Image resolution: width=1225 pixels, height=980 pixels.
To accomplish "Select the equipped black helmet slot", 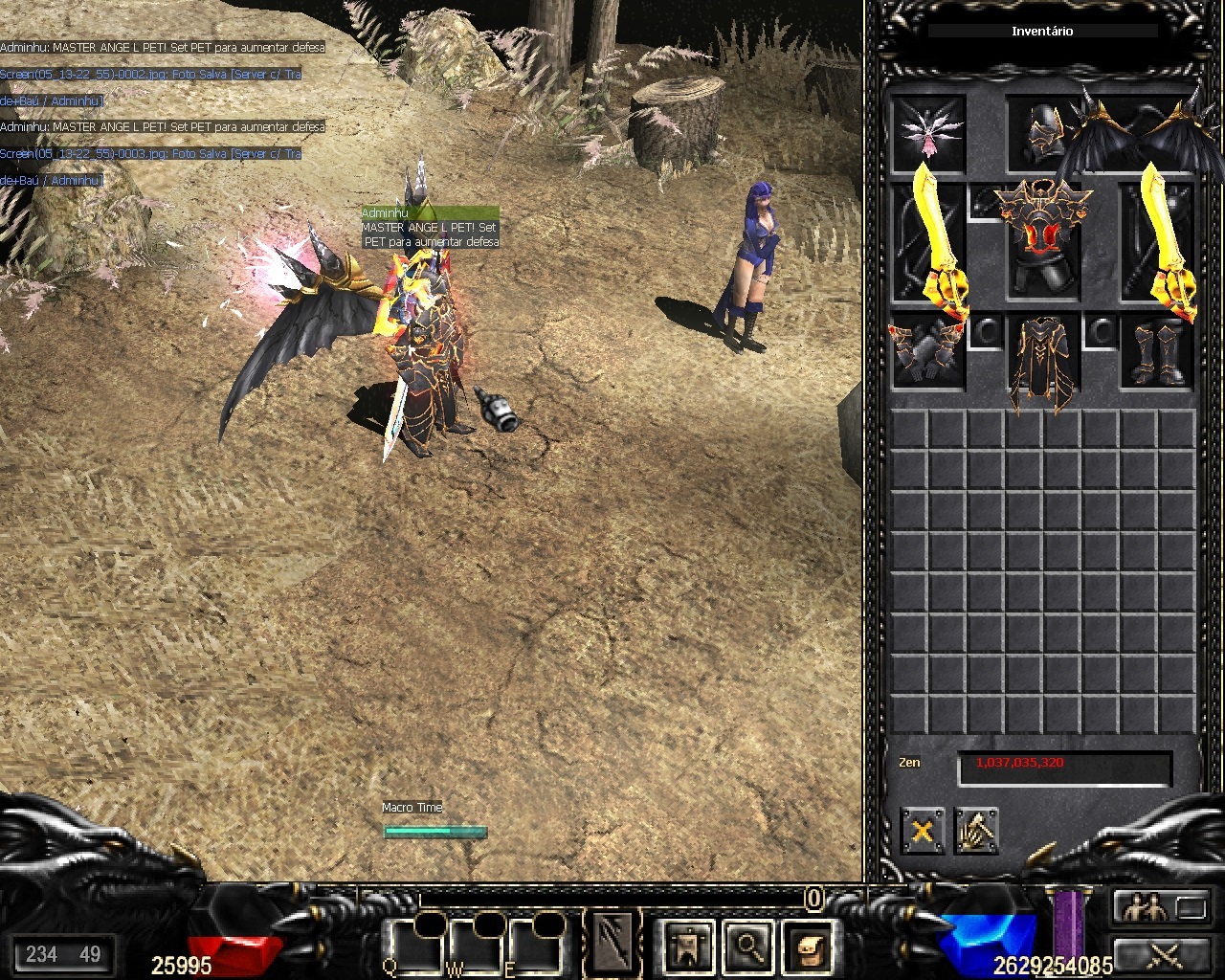I will [x=1042, y=133].
